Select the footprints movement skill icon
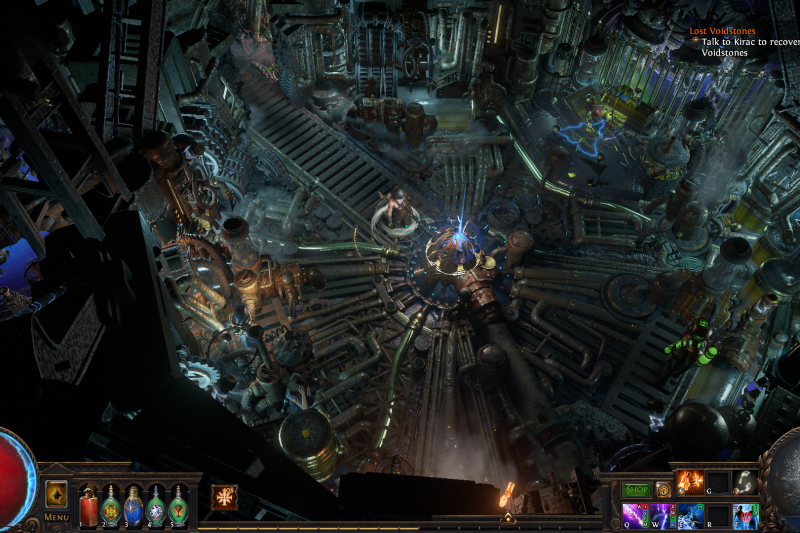 (x=745, y=483)
